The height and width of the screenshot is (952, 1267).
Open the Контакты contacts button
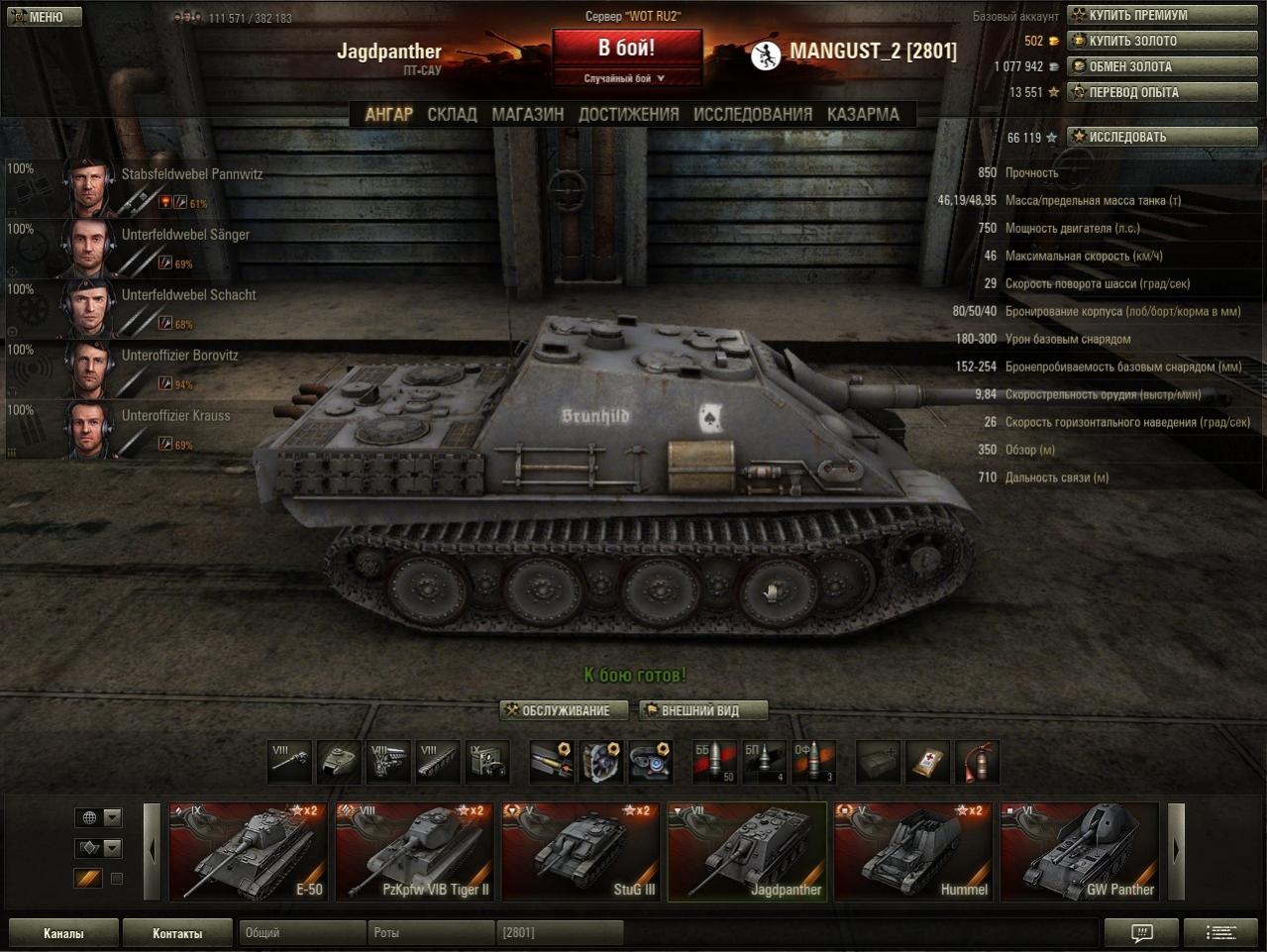click(177, 933)
